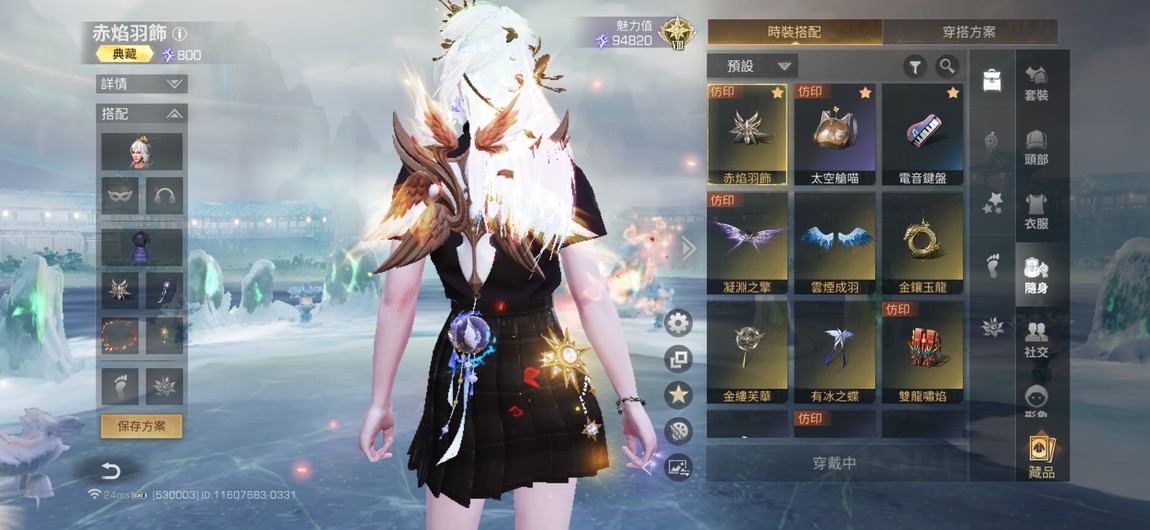Collapse the 搭配 outfit panel
Viewport: 1150px width, 530px height.
[142, 114]
